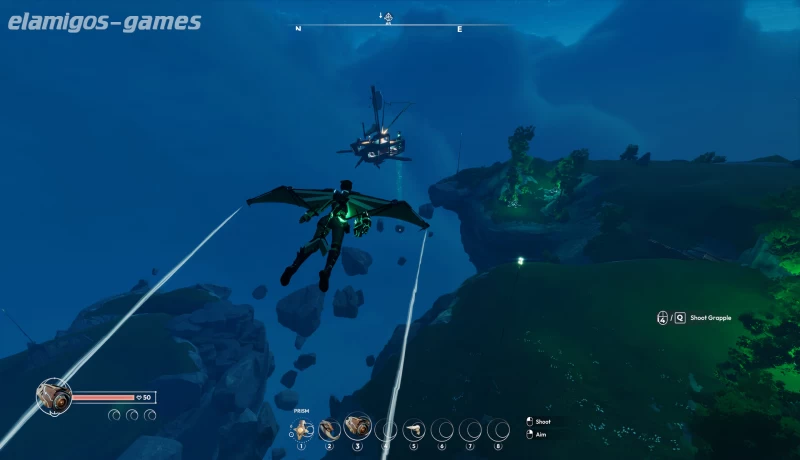Select the Prism item in hotbar slot 1
Screen dimensions: 800x460
click(302, 429)
